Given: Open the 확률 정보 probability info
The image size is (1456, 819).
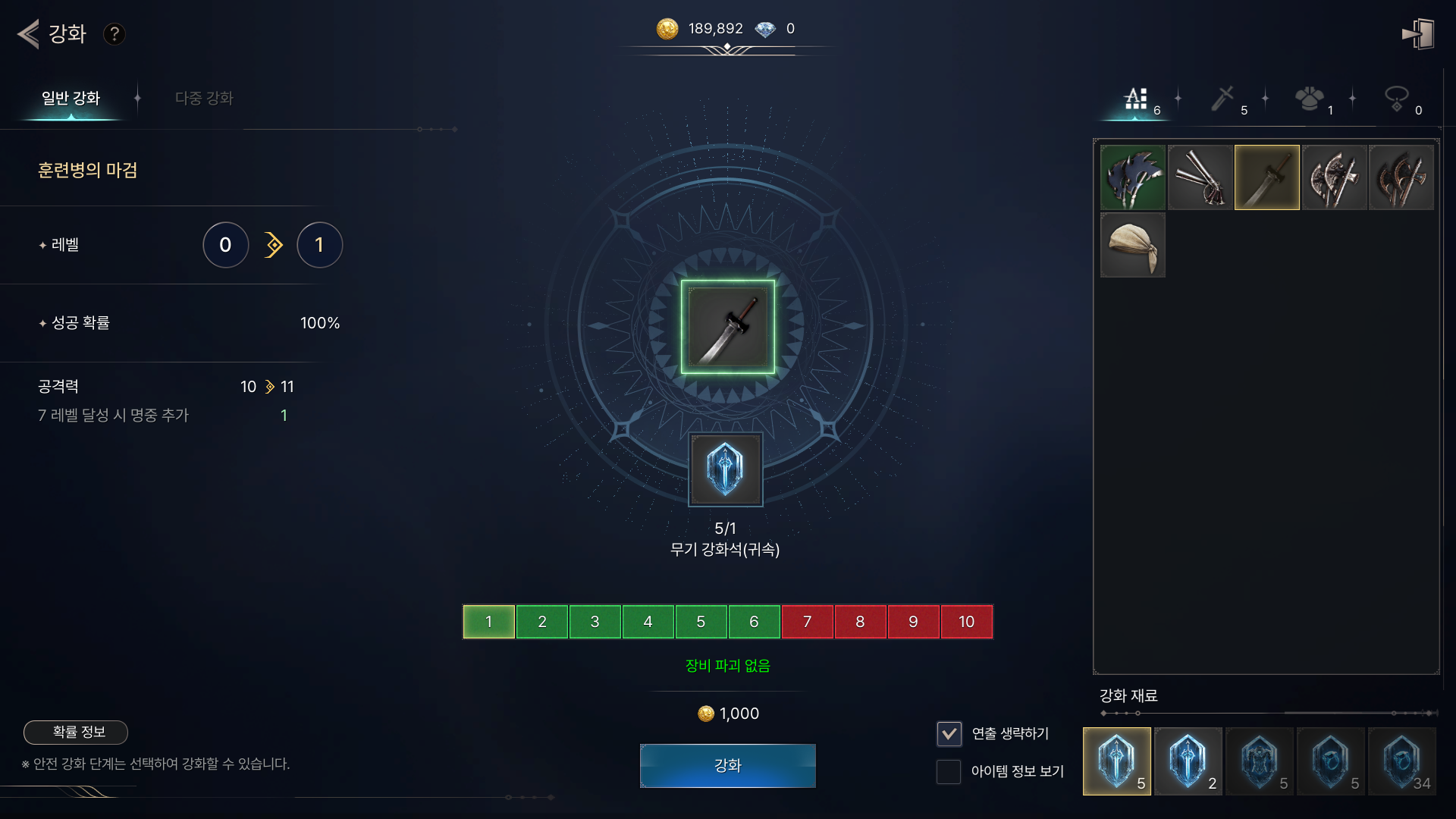Looking at the screenshot, I should tap(76, 732).
